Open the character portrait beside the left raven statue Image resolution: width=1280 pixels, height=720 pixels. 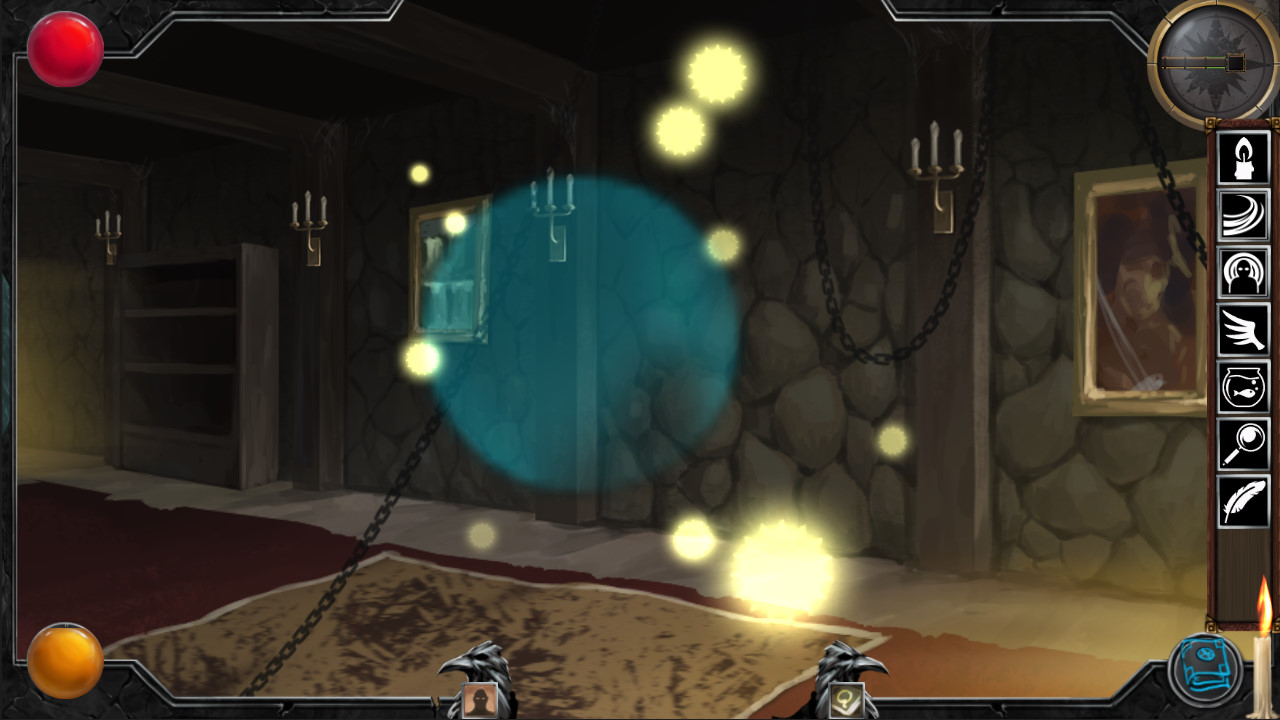coord(479,699)
